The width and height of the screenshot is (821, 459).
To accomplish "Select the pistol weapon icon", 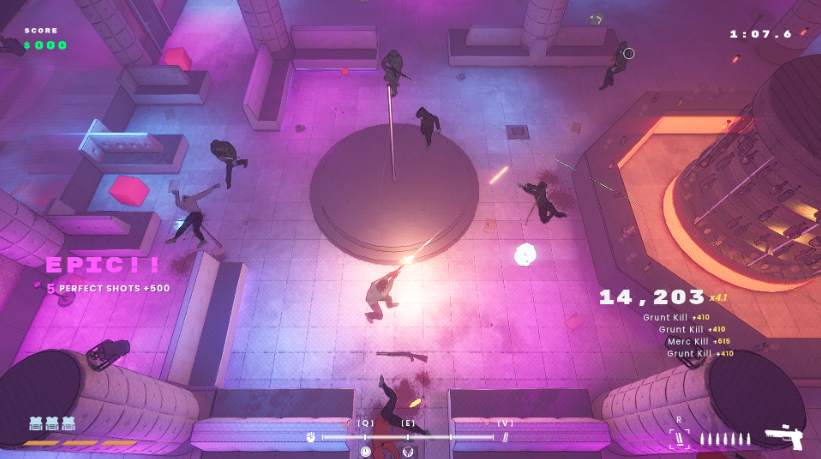I will (x=783, y=437).
